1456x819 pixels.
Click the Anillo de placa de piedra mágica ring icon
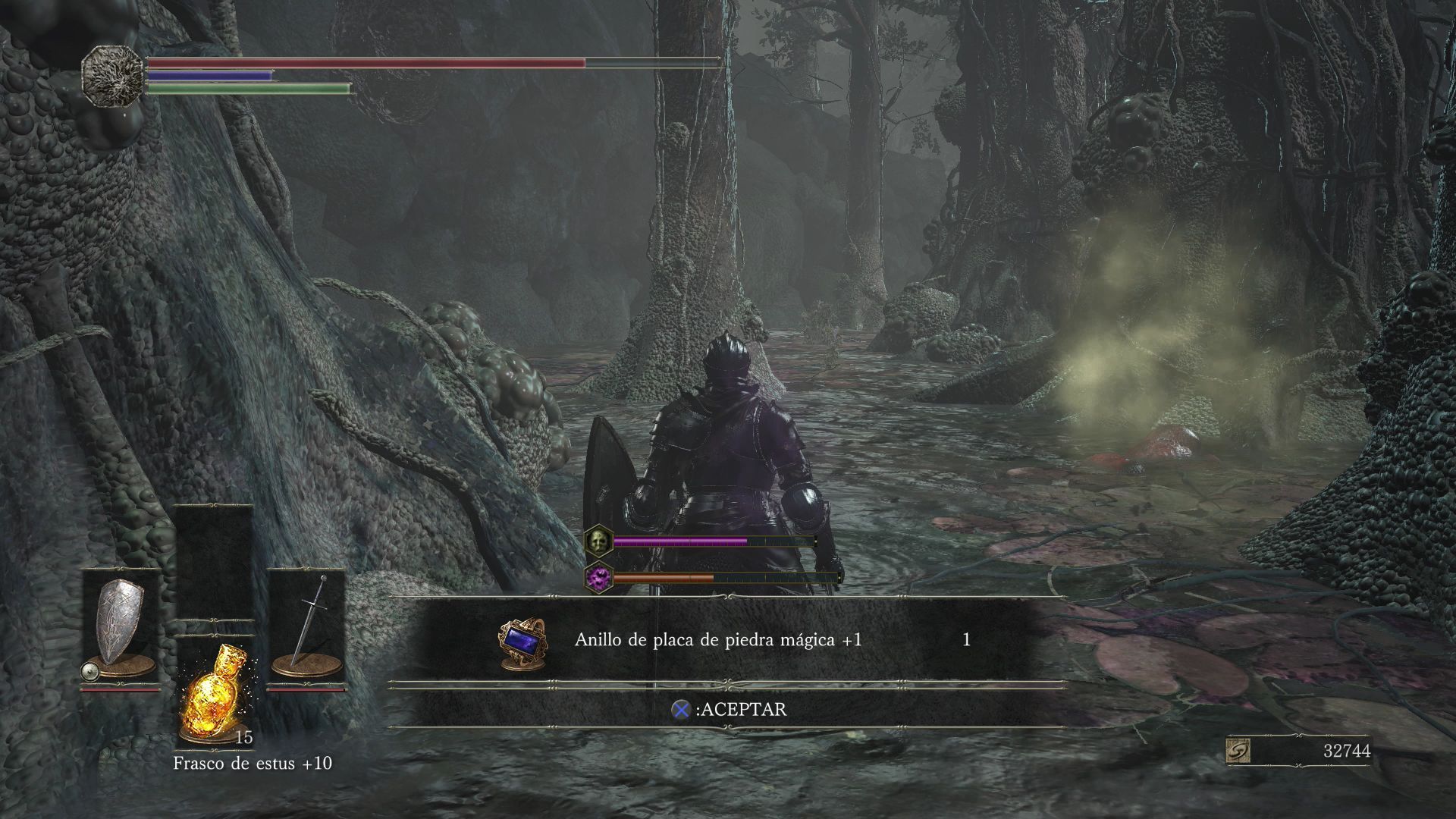coord(523,643)
